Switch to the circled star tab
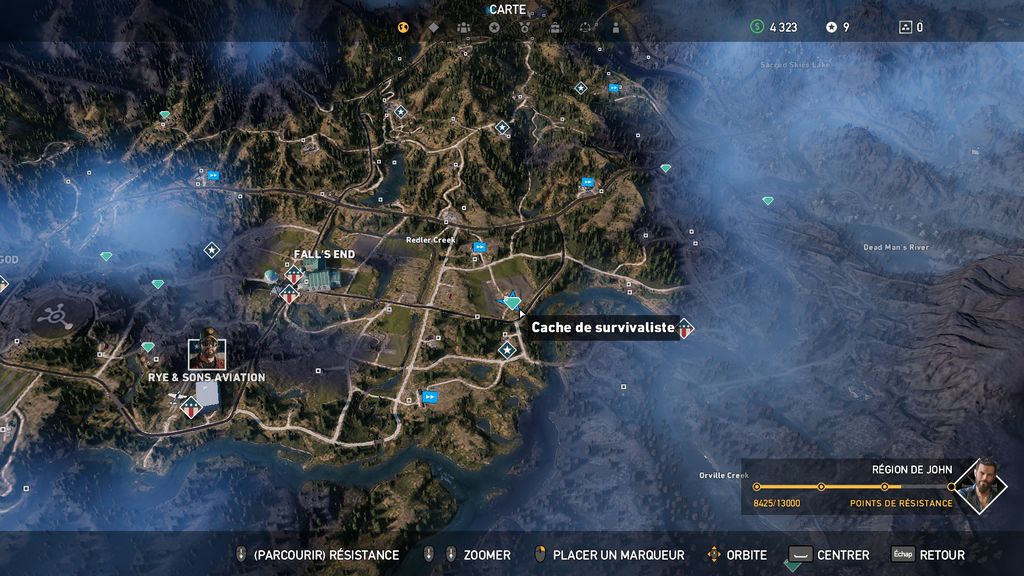Viewport: 1024px width, 576px height. pos(494,28)
